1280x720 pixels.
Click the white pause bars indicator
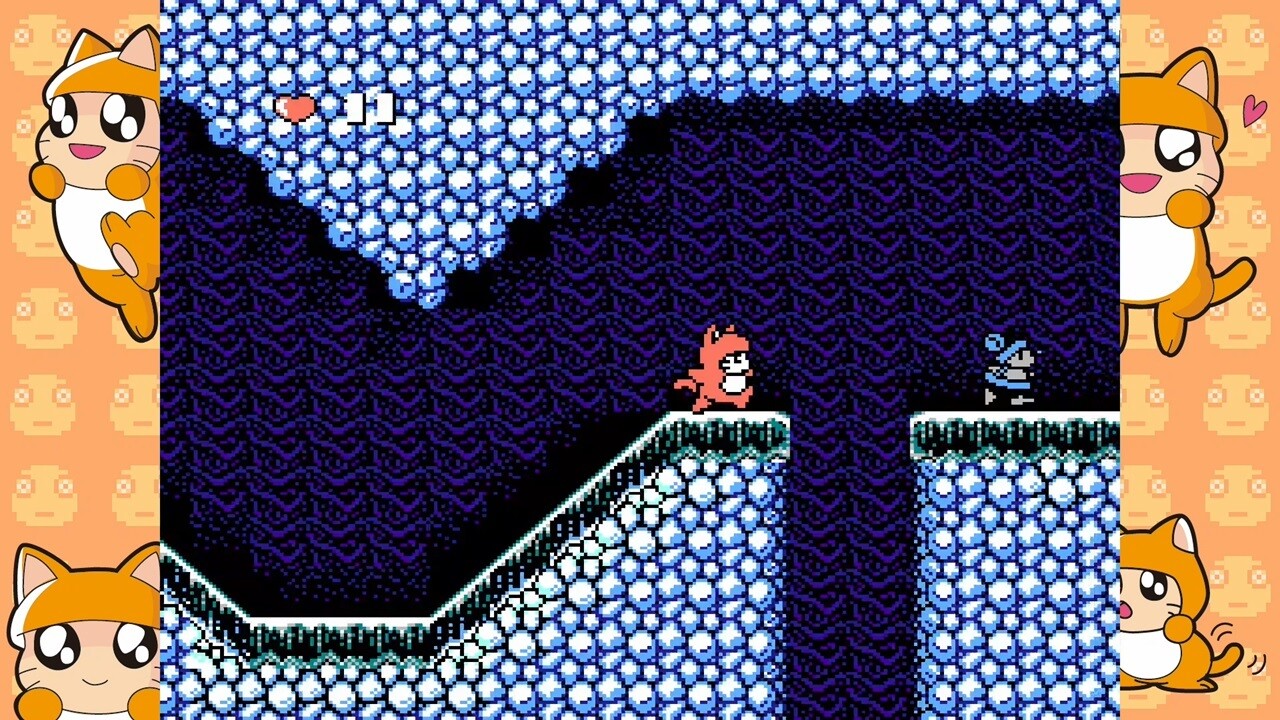[x=368, y=108]
